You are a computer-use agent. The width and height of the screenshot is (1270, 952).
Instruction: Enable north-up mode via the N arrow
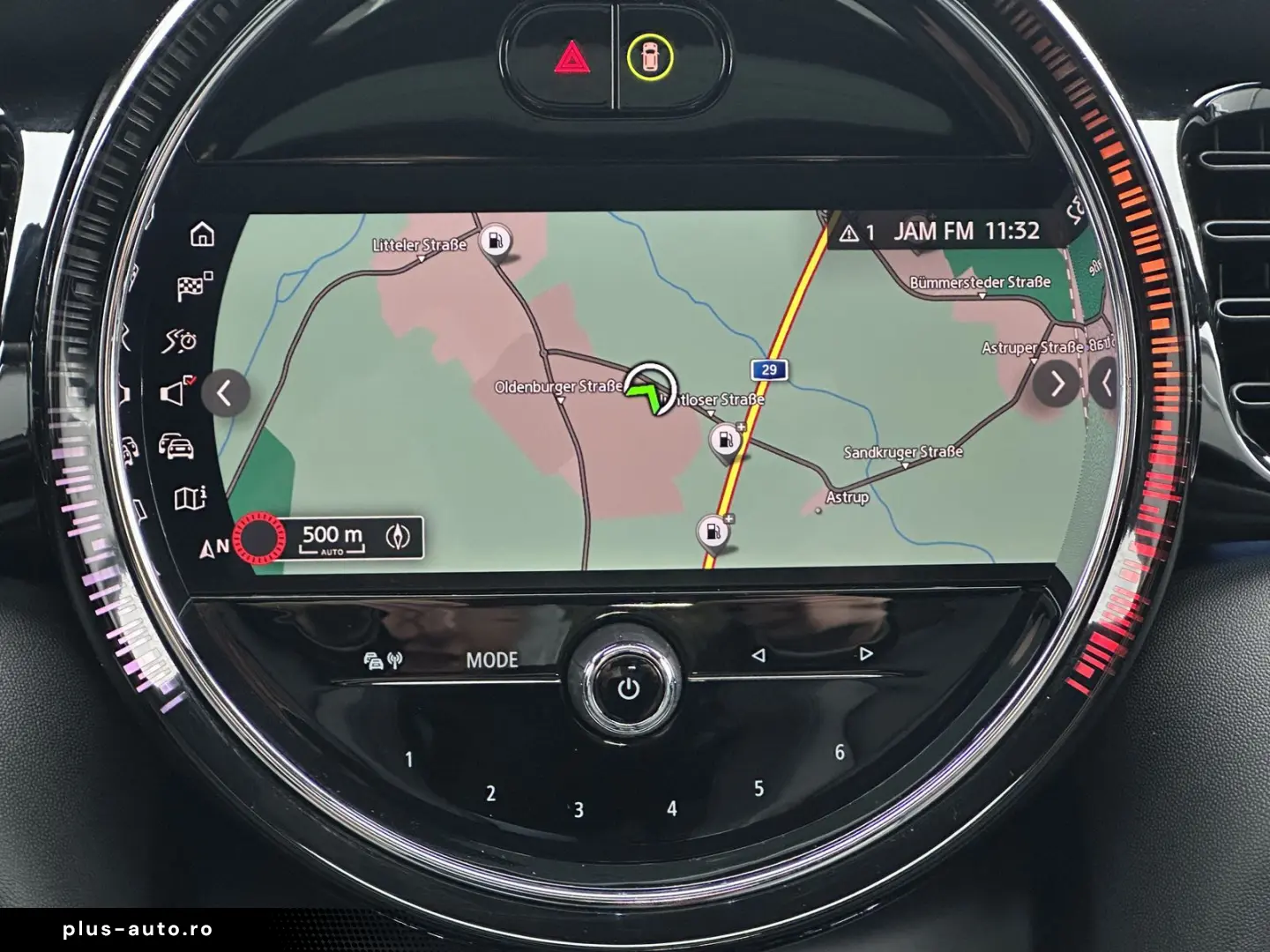tap(209, 547)
